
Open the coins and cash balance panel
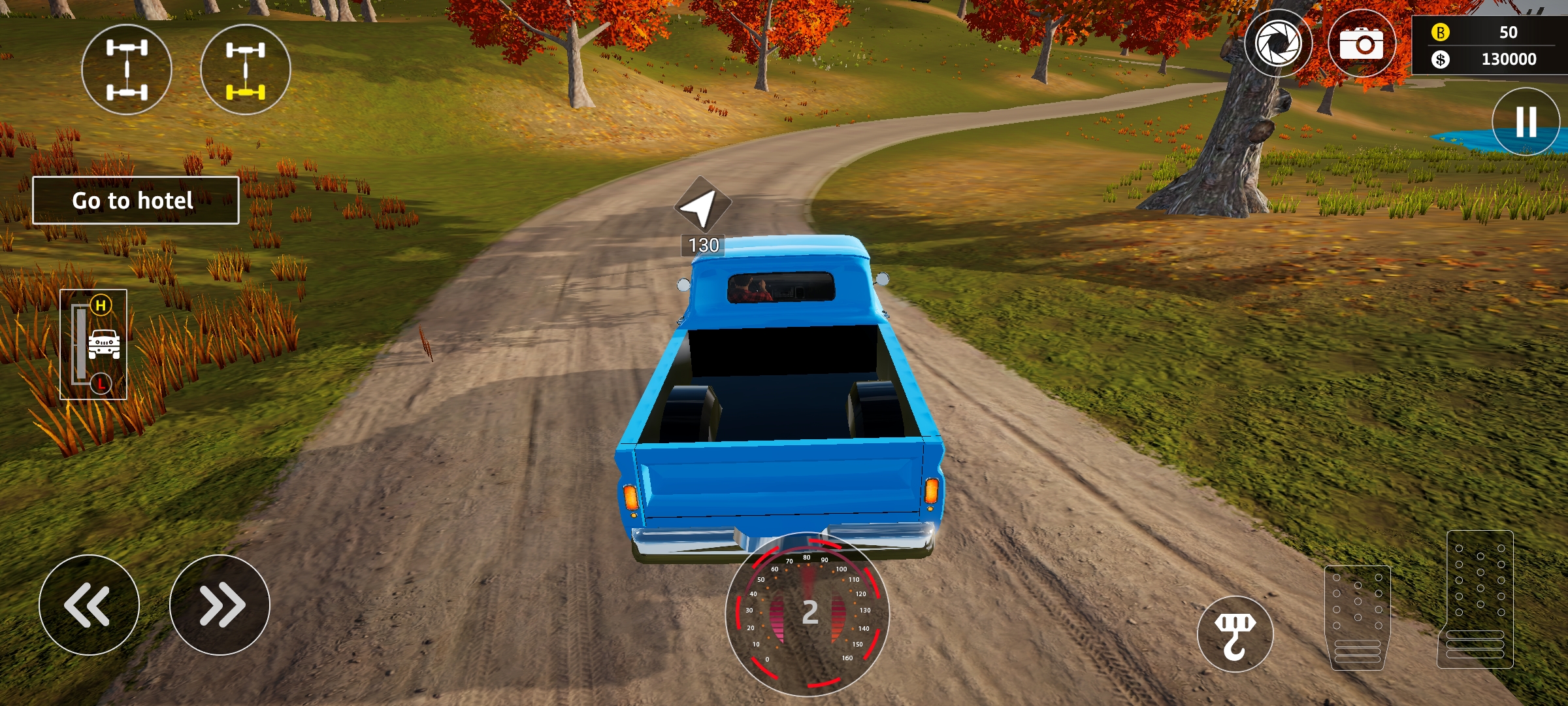point(1490,45)
